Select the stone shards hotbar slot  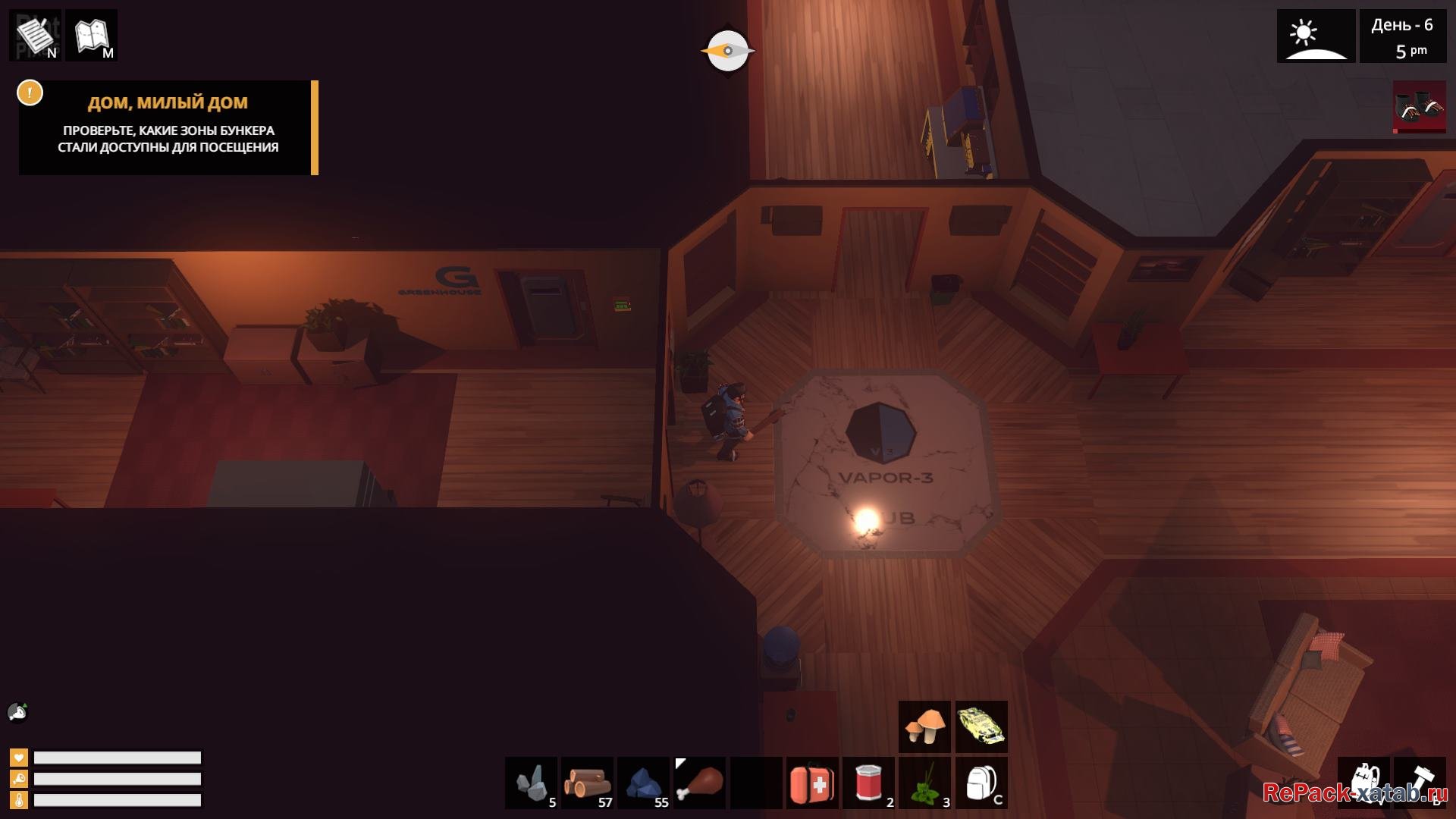(532, 783)
